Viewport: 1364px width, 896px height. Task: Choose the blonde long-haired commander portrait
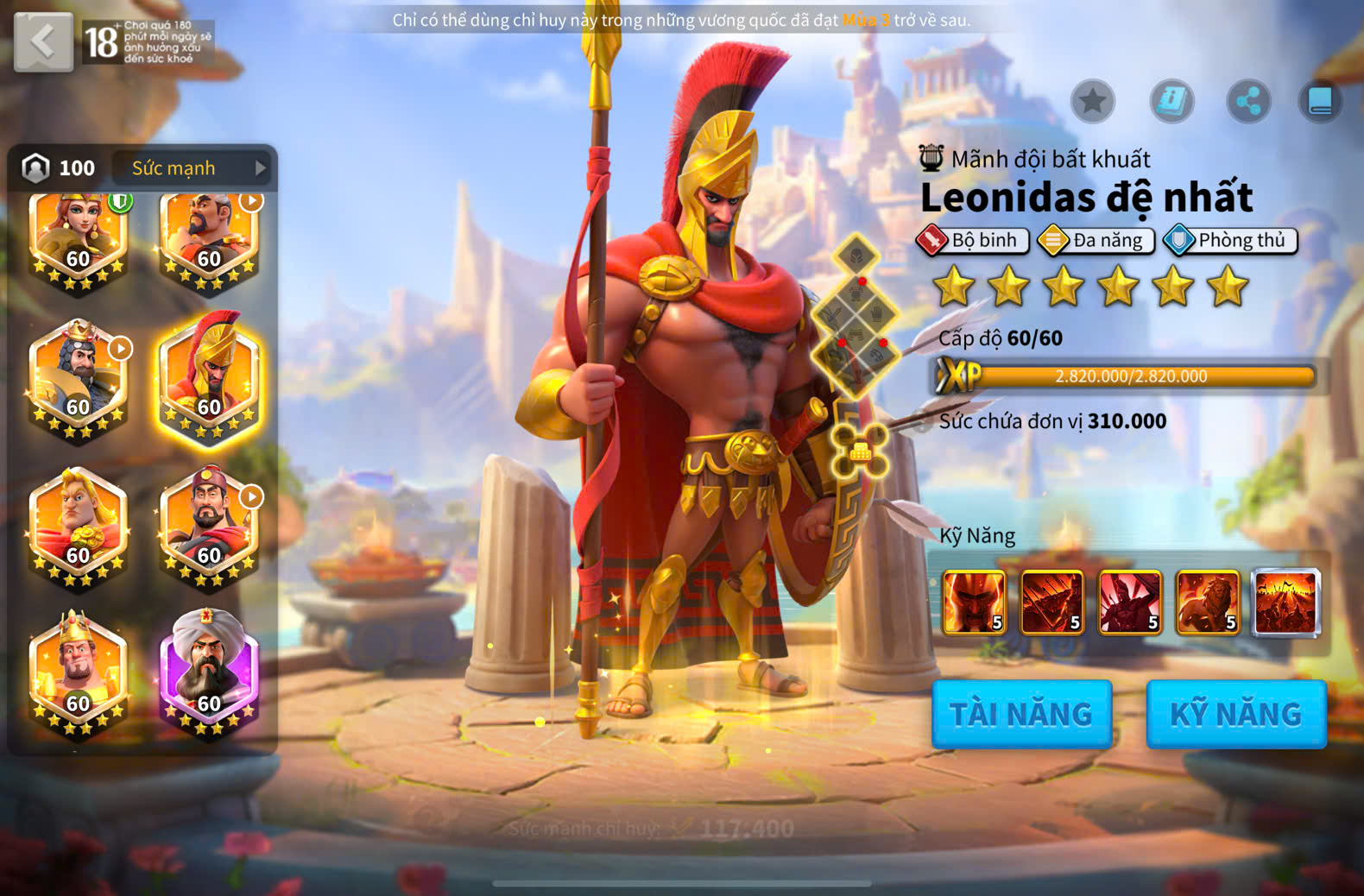78,524
